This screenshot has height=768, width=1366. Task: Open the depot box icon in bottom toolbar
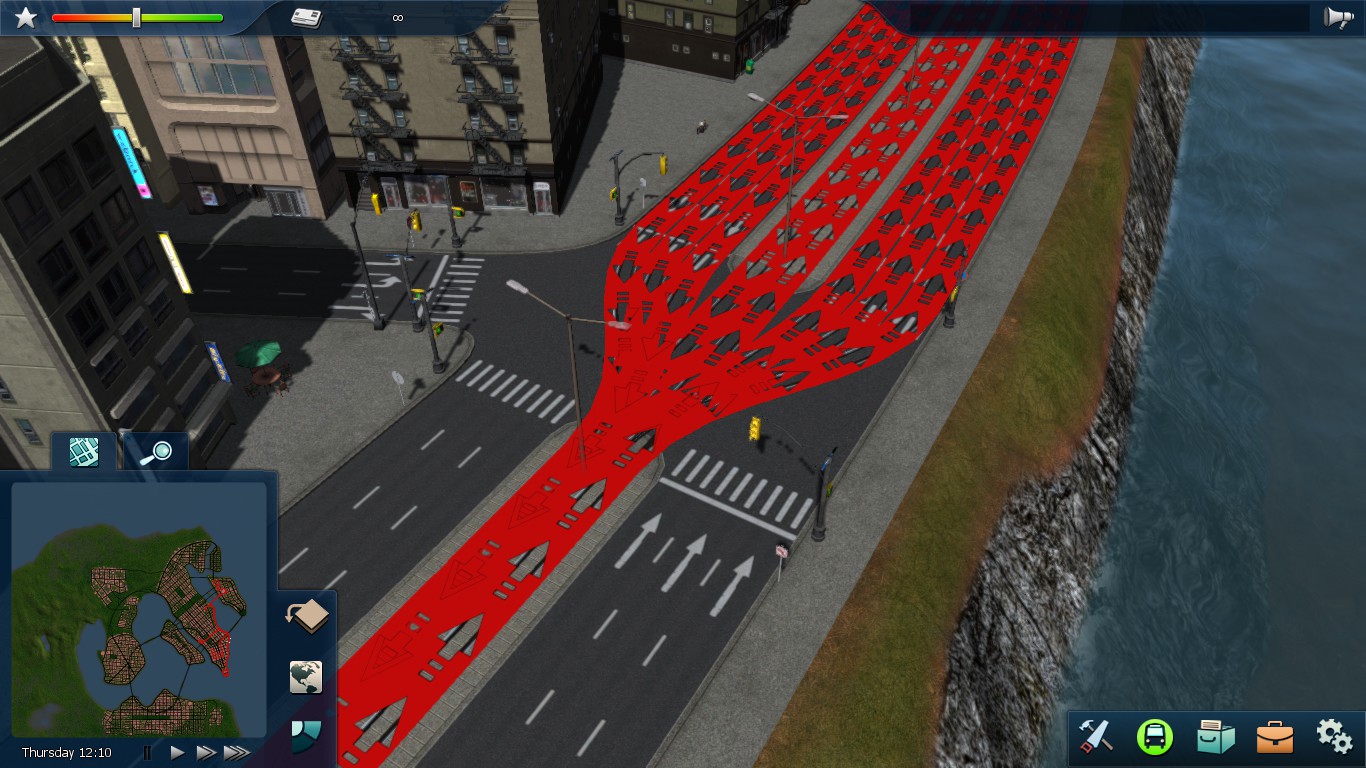pyautogui.click(x=1216, y=737)
